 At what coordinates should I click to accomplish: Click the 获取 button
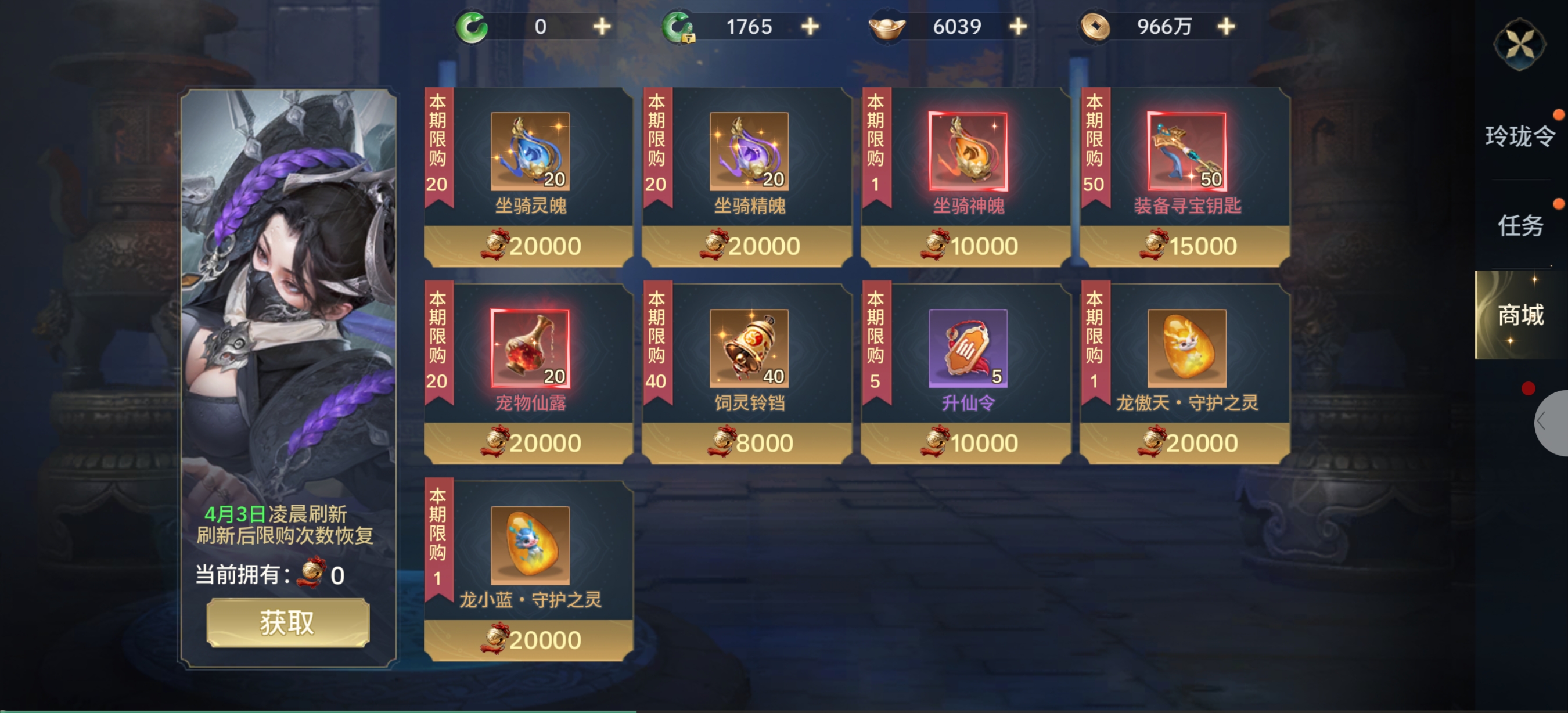[287, 622]
